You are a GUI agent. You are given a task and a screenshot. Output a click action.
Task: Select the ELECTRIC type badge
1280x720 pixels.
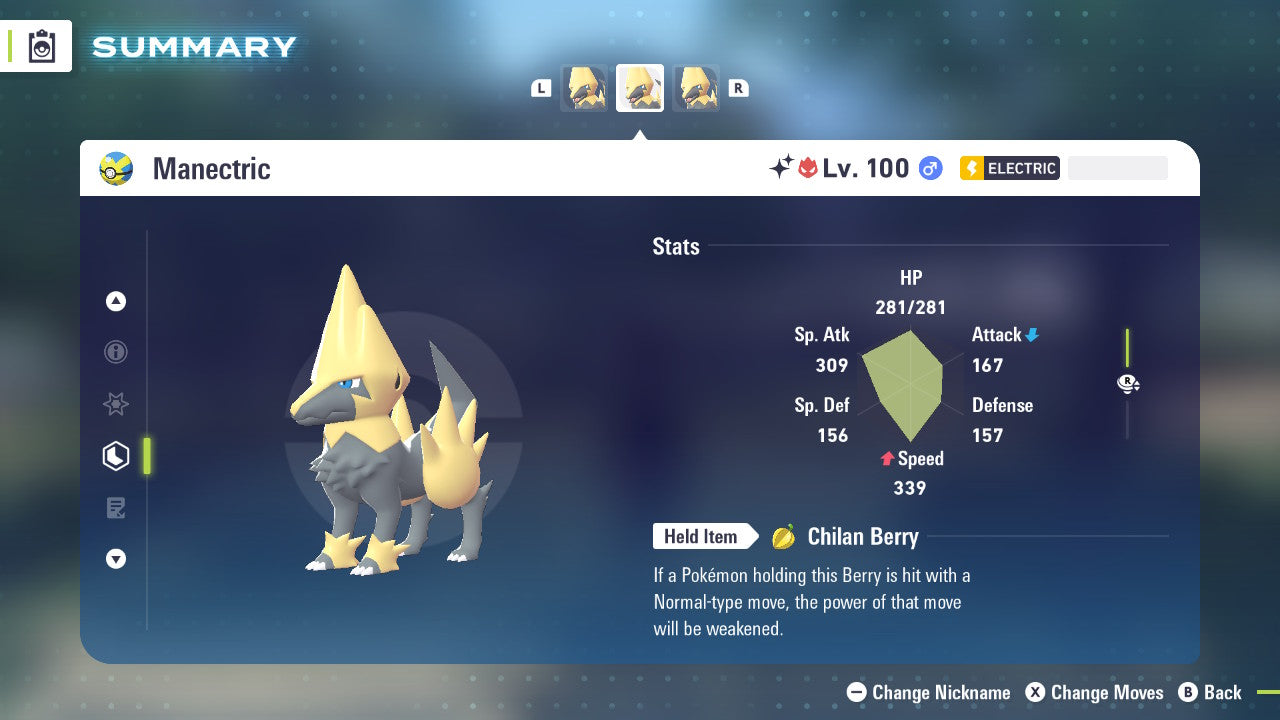1009,168
